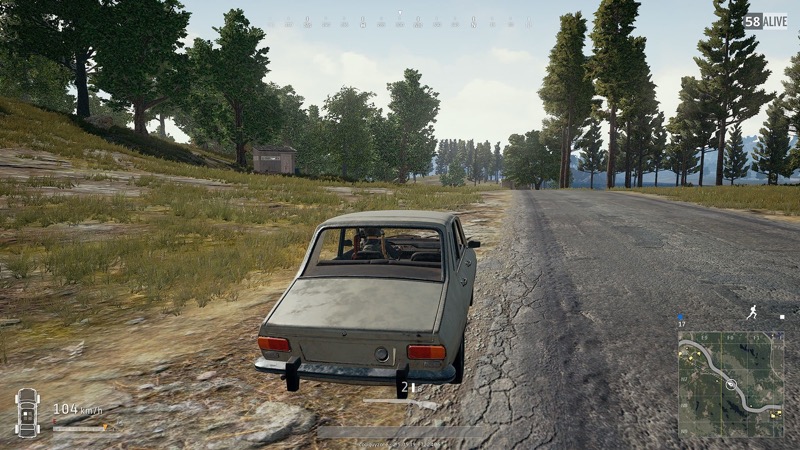This screenshot has width=800, height=450.
Task: Click the compass strip at the top
Action: [400, 21]
